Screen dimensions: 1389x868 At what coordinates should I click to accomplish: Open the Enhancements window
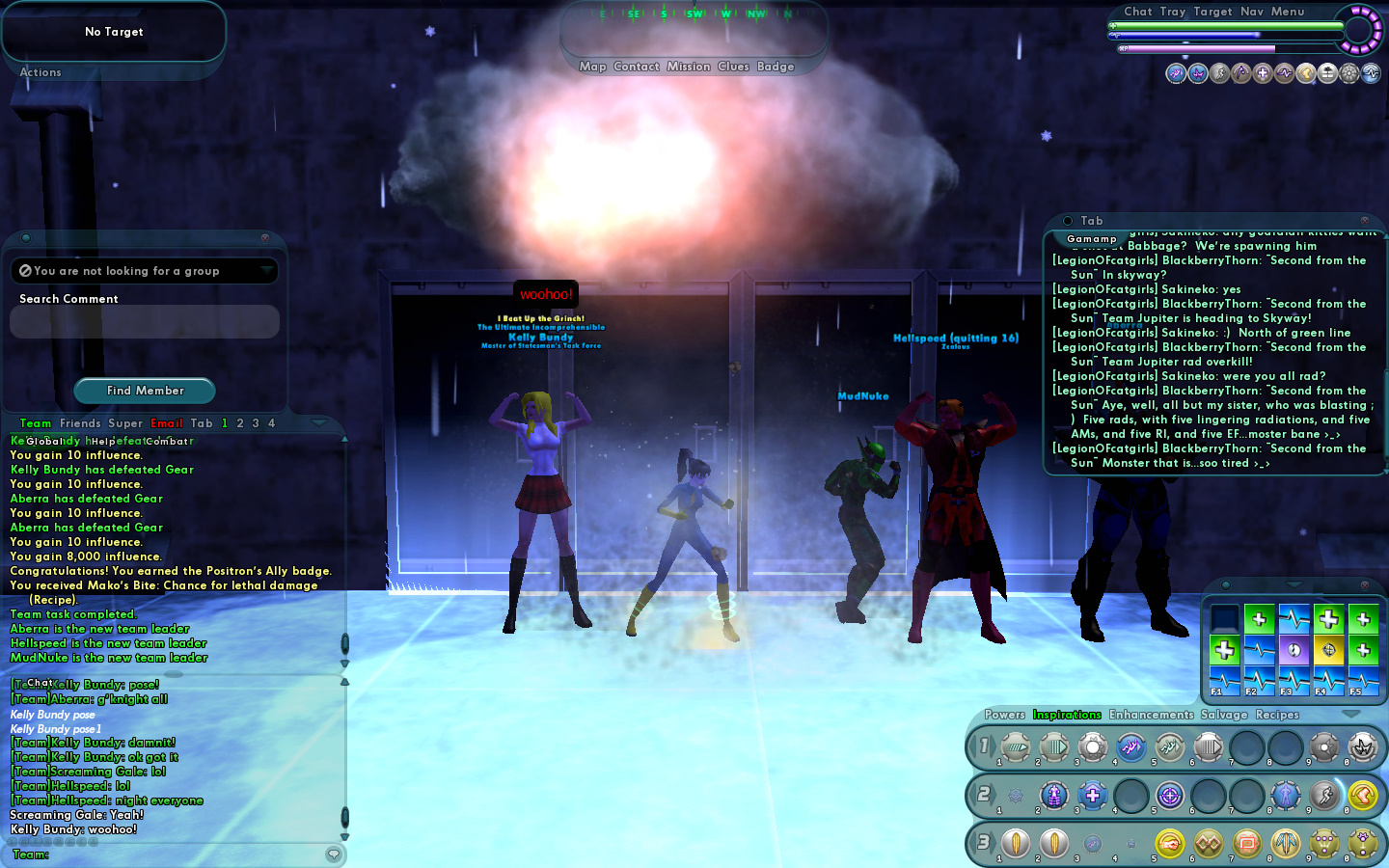point(1151,715)
